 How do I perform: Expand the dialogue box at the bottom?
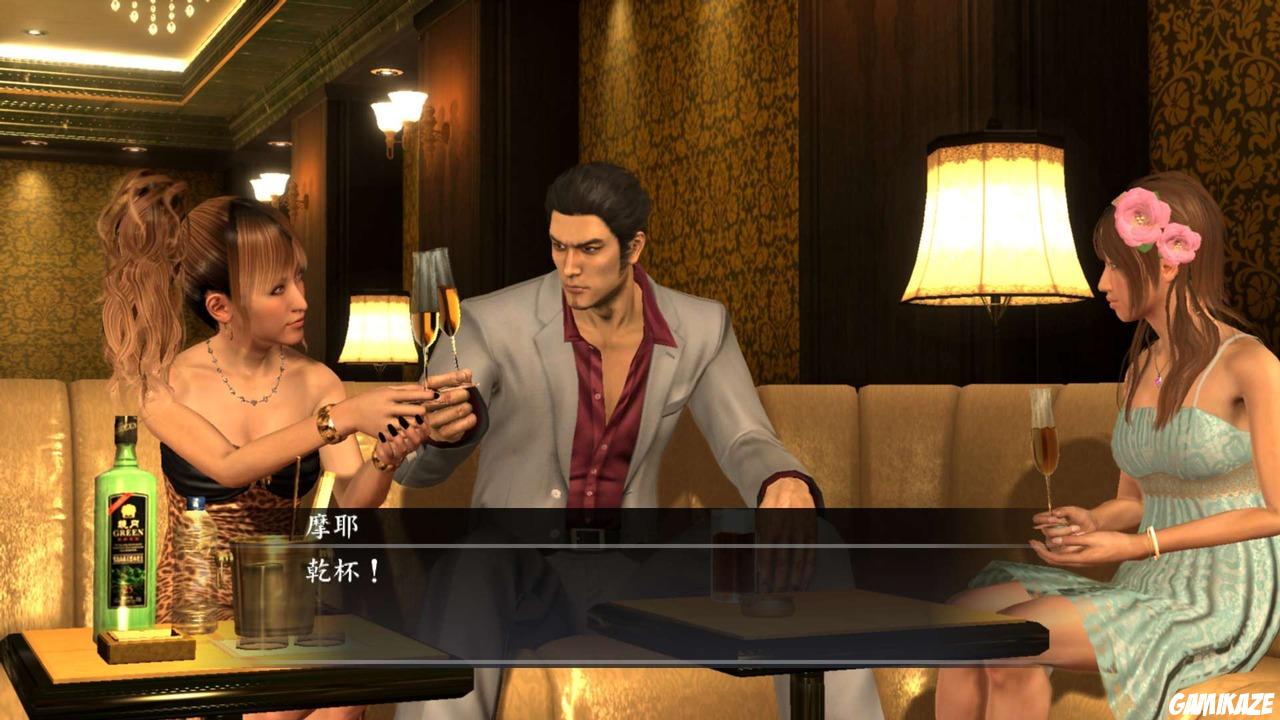[x=640, y=550]
